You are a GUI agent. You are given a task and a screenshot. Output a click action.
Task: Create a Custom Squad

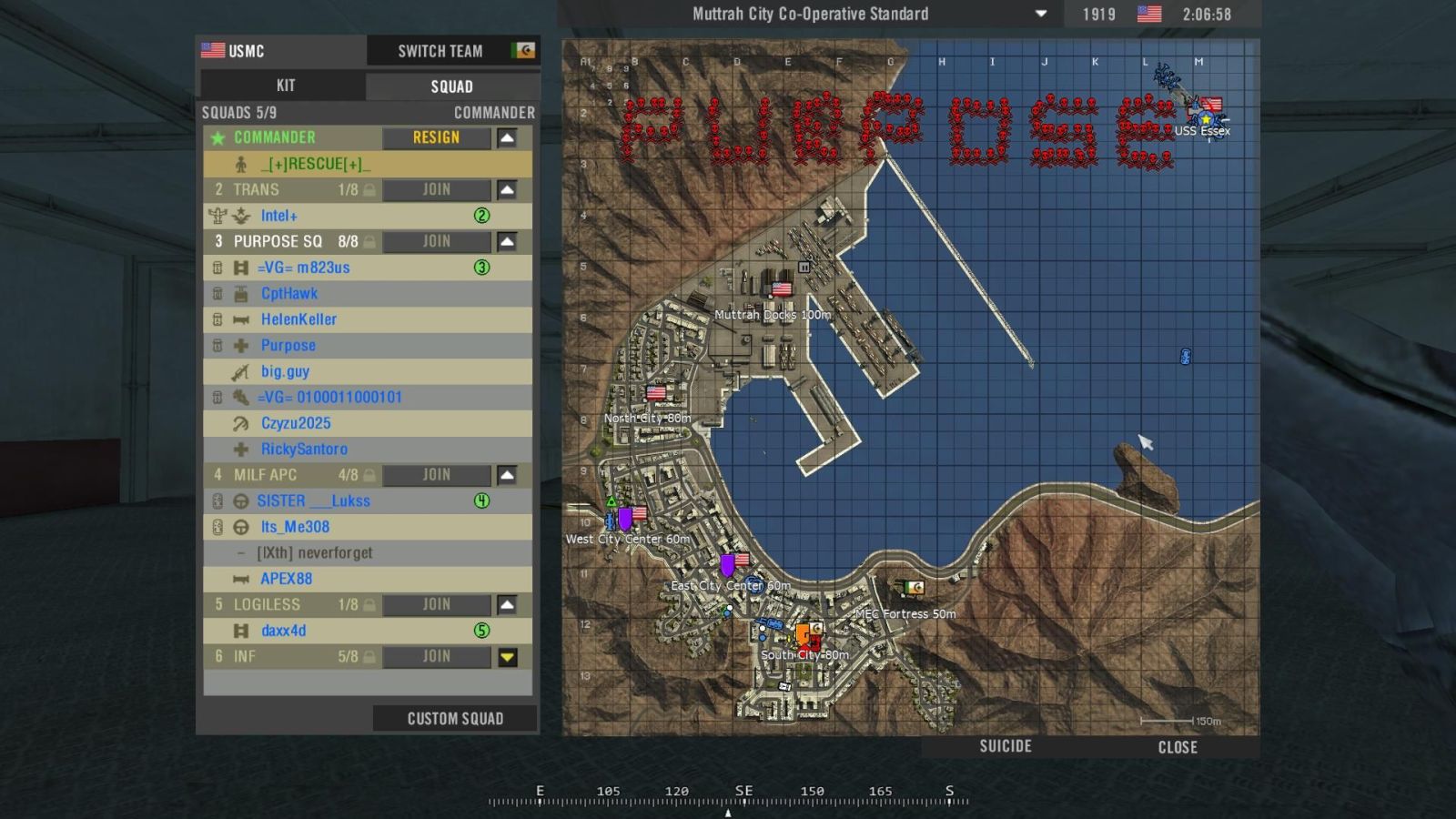pyautogui.click(x=455, y=719)
